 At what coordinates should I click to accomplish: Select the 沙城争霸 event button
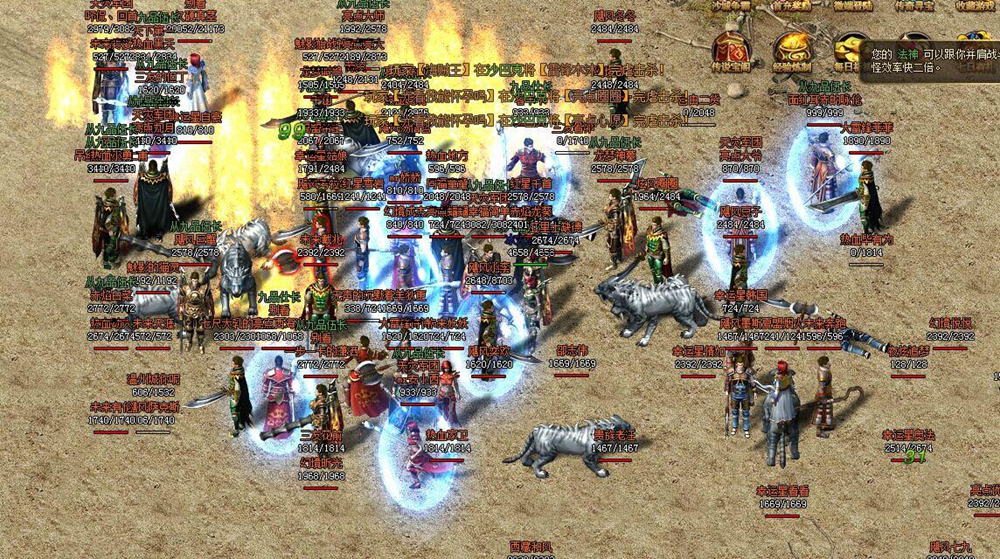(733, 6)
